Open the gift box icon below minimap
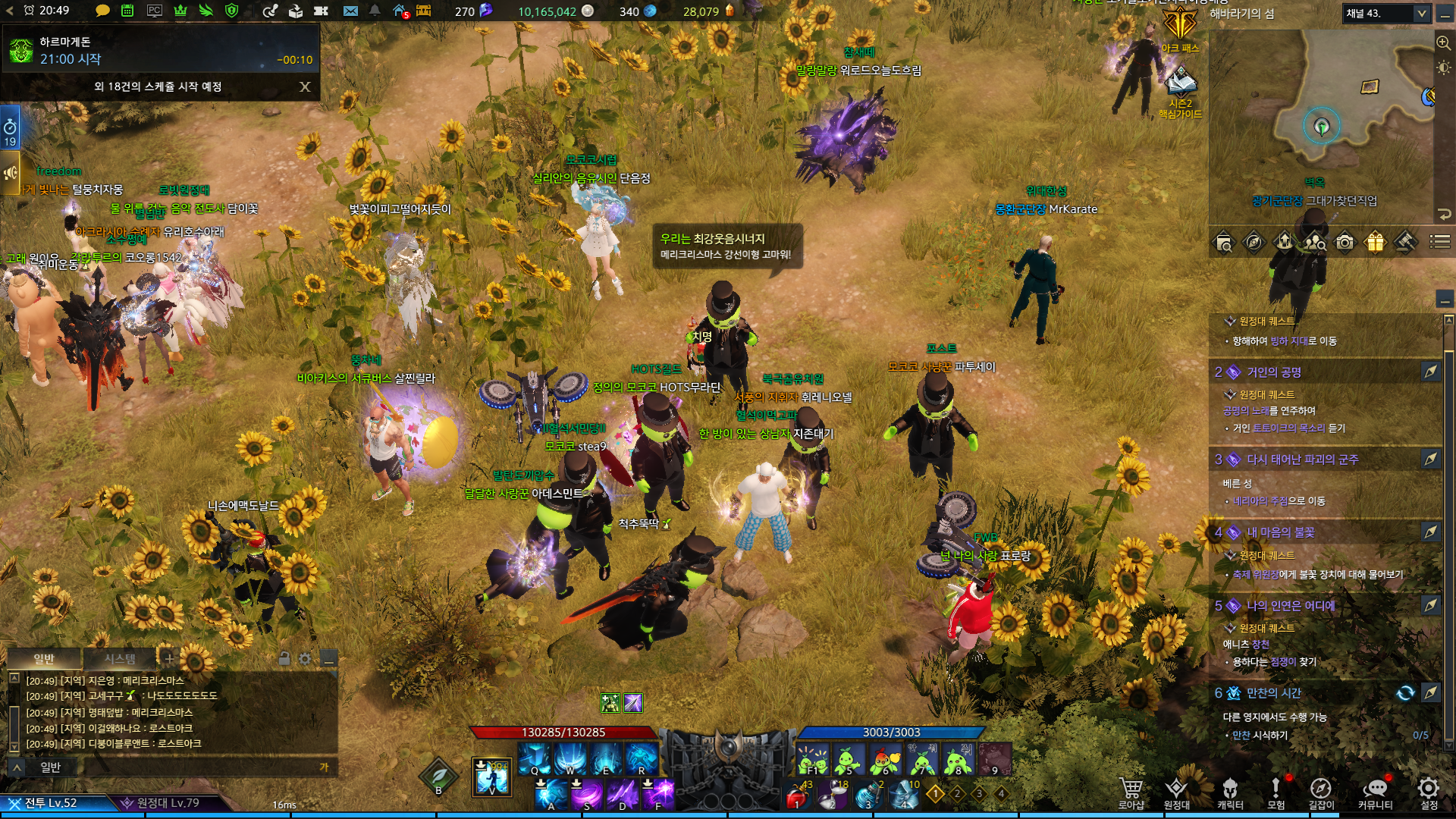This screenshot has height=819, width=1456. point(1375,242)
